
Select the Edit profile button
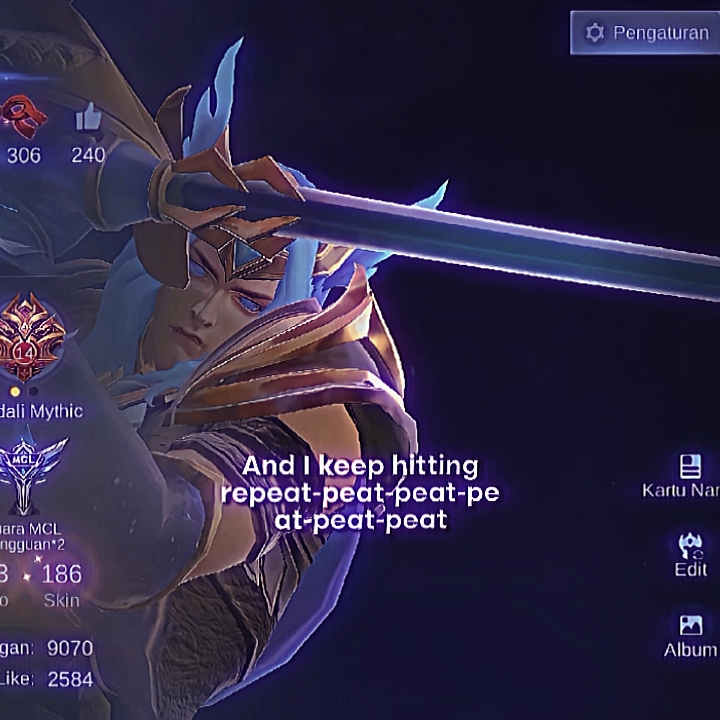(x=690, y=555)
